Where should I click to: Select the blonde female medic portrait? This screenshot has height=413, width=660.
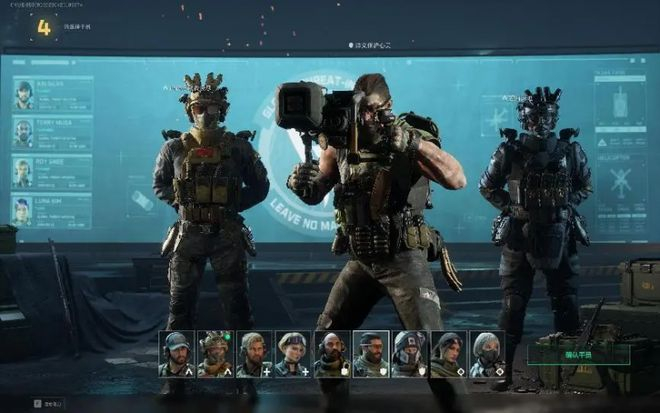292,353
